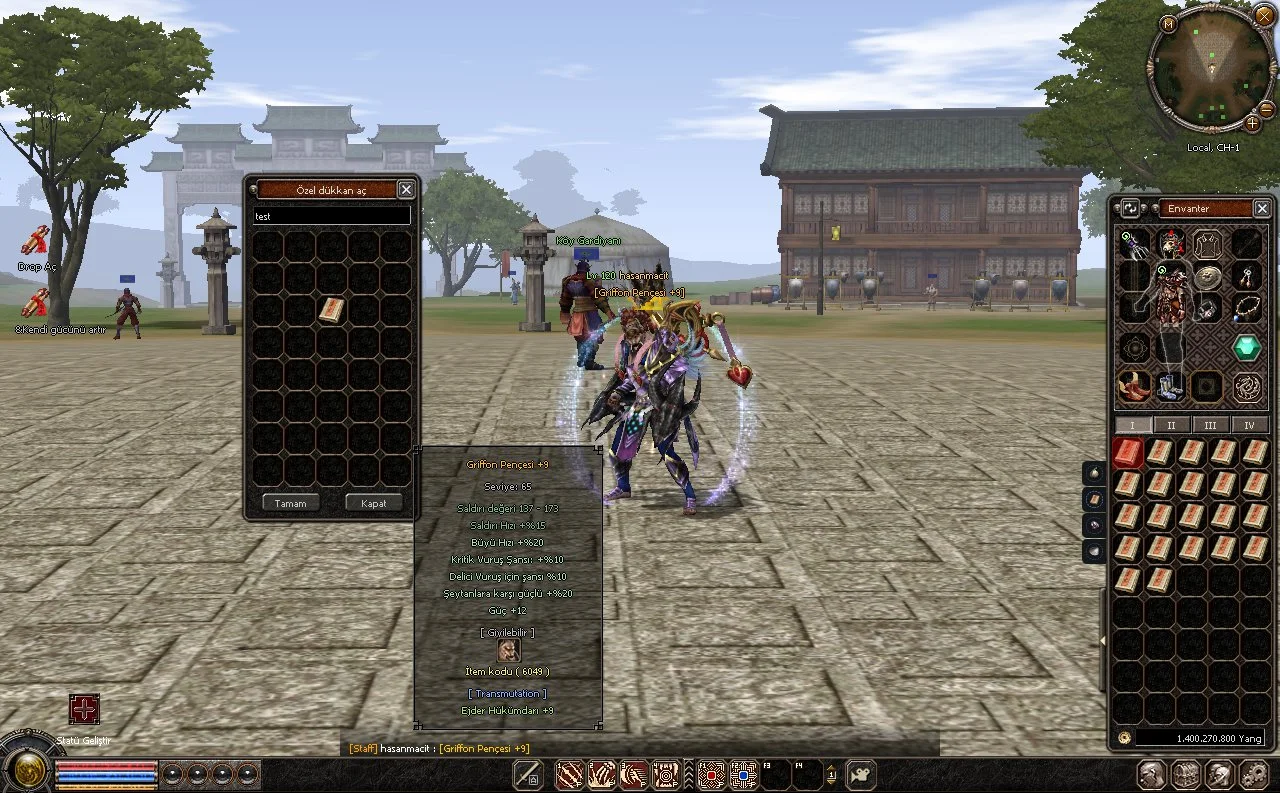Close the Envanter panel
The image size is (1280, 793).
1262,208
